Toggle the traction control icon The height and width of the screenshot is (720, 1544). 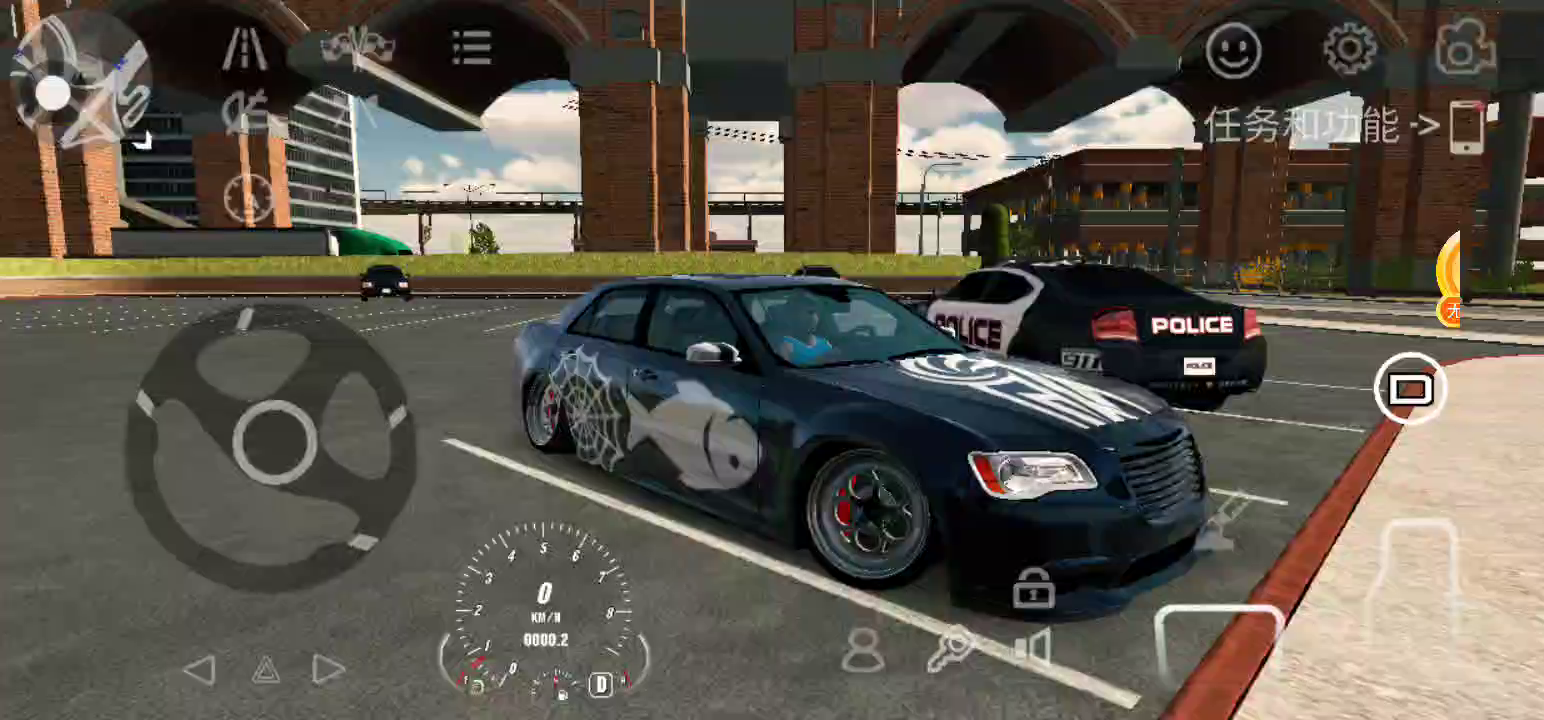point(245,114)
